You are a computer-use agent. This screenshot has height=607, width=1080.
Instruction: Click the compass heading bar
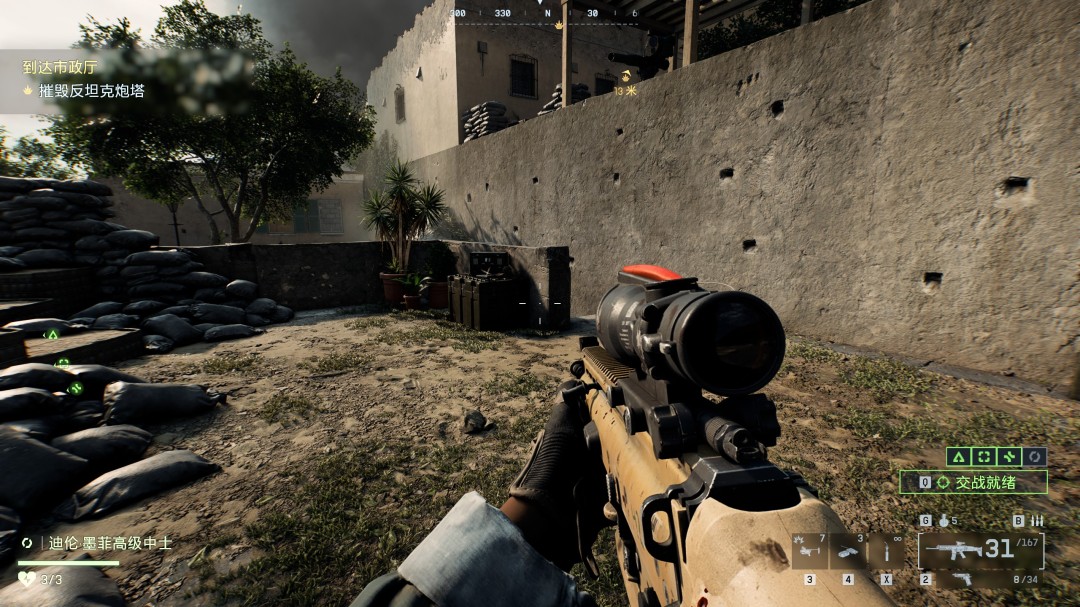(x=545, y=15)
